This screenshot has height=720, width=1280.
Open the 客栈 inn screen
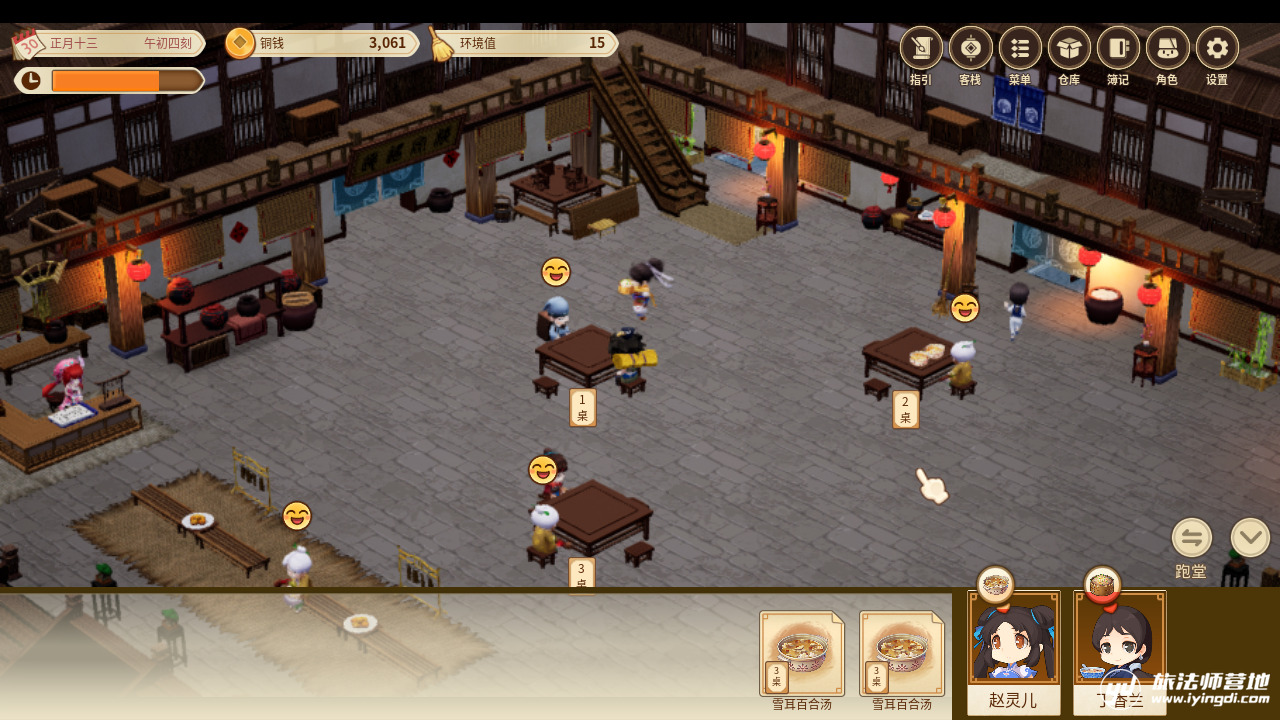click(970, 48)
